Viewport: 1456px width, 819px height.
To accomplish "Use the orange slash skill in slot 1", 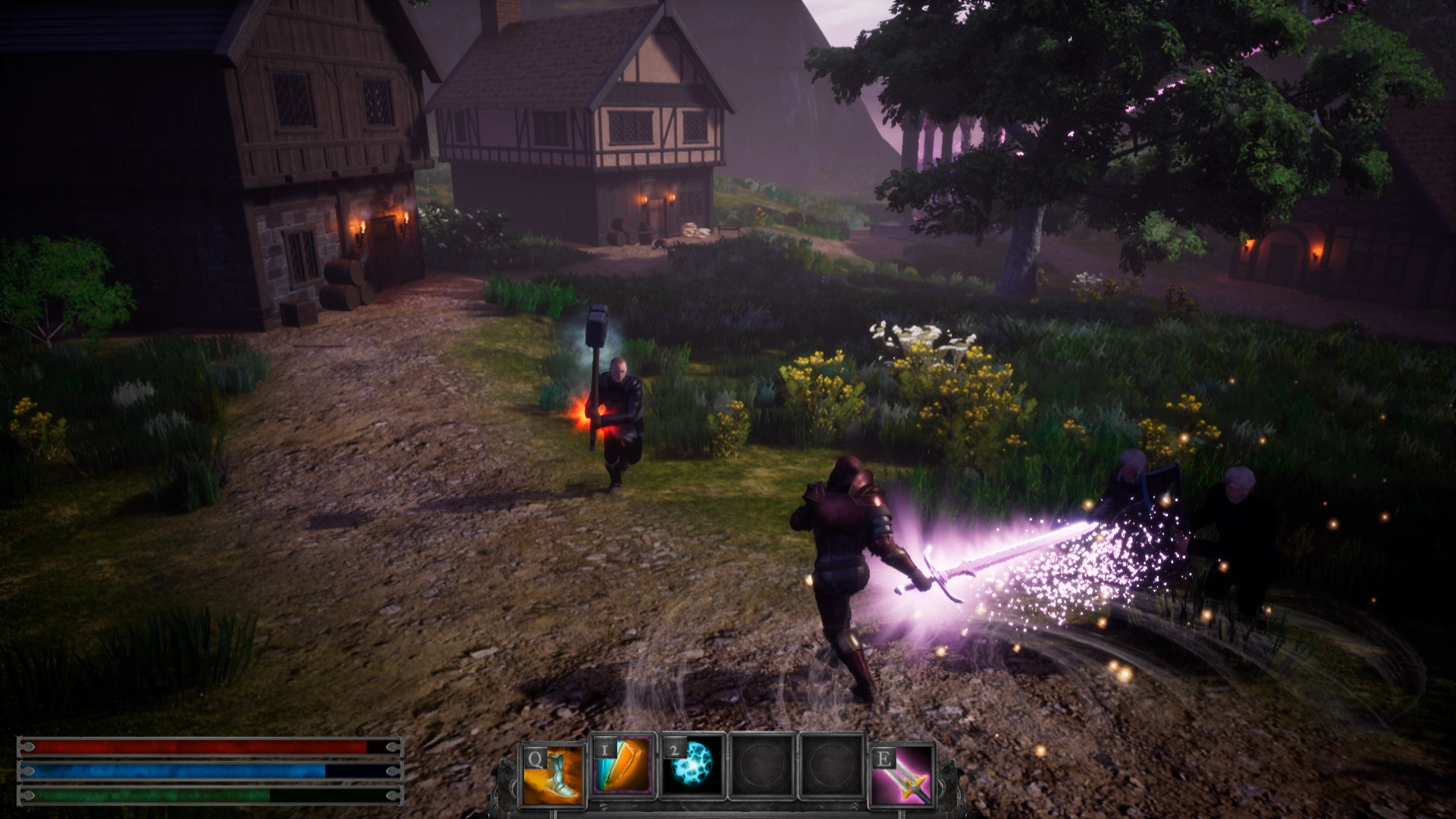I will click(x=622, y=766).
